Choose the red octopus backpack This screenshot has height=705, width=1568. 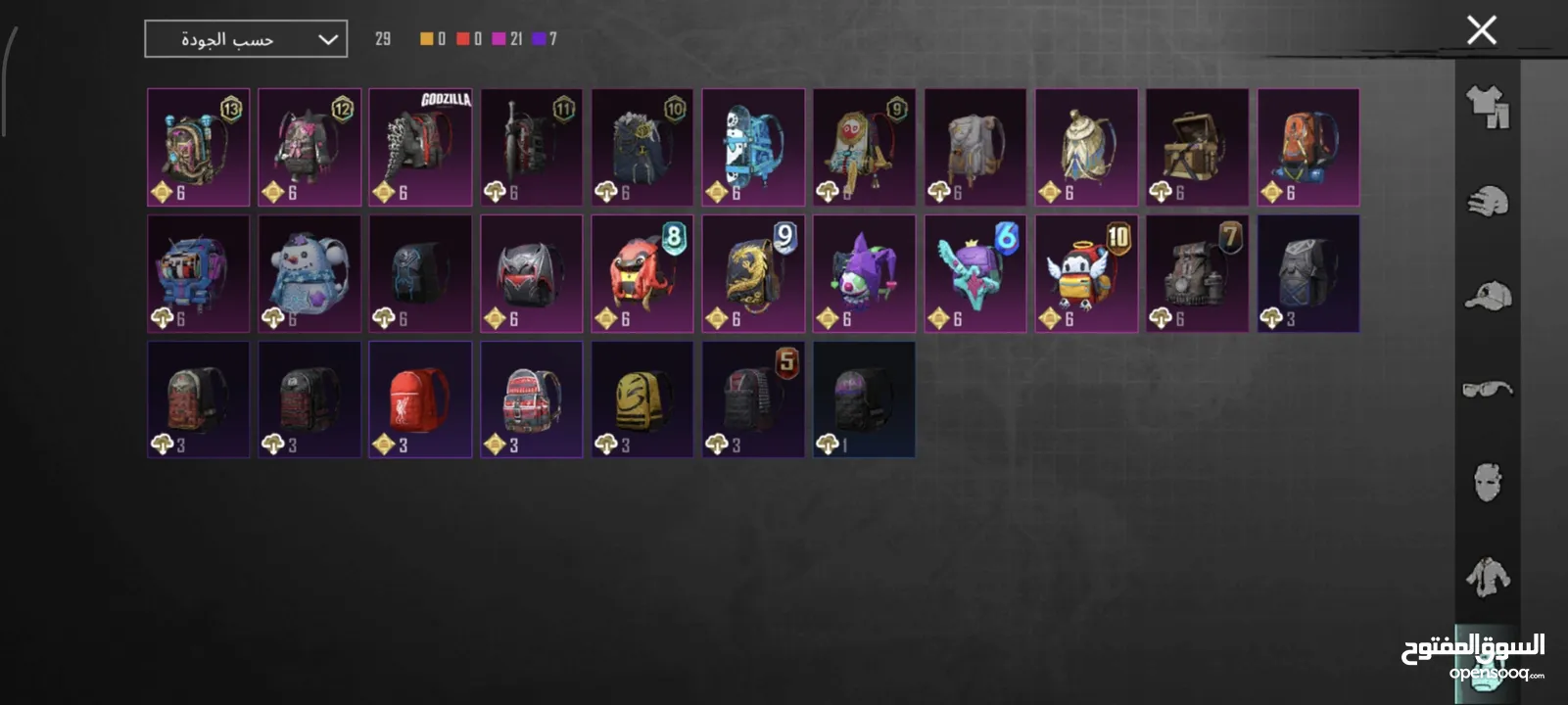[x=641, y=273]
